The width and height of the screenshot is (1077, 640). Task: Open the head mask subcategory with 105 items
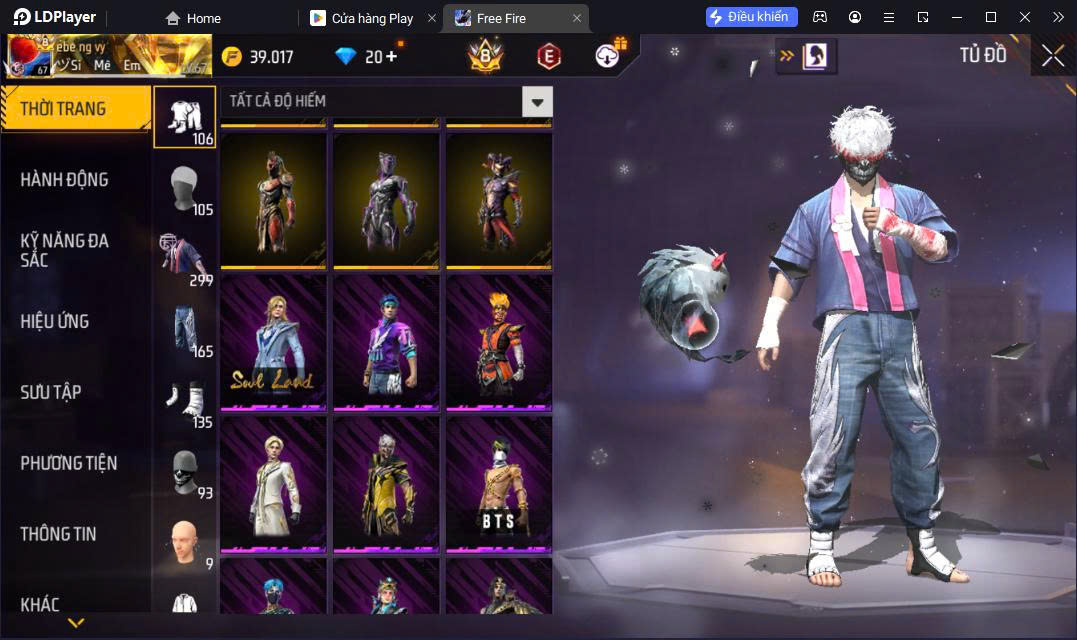click(185, 188)
